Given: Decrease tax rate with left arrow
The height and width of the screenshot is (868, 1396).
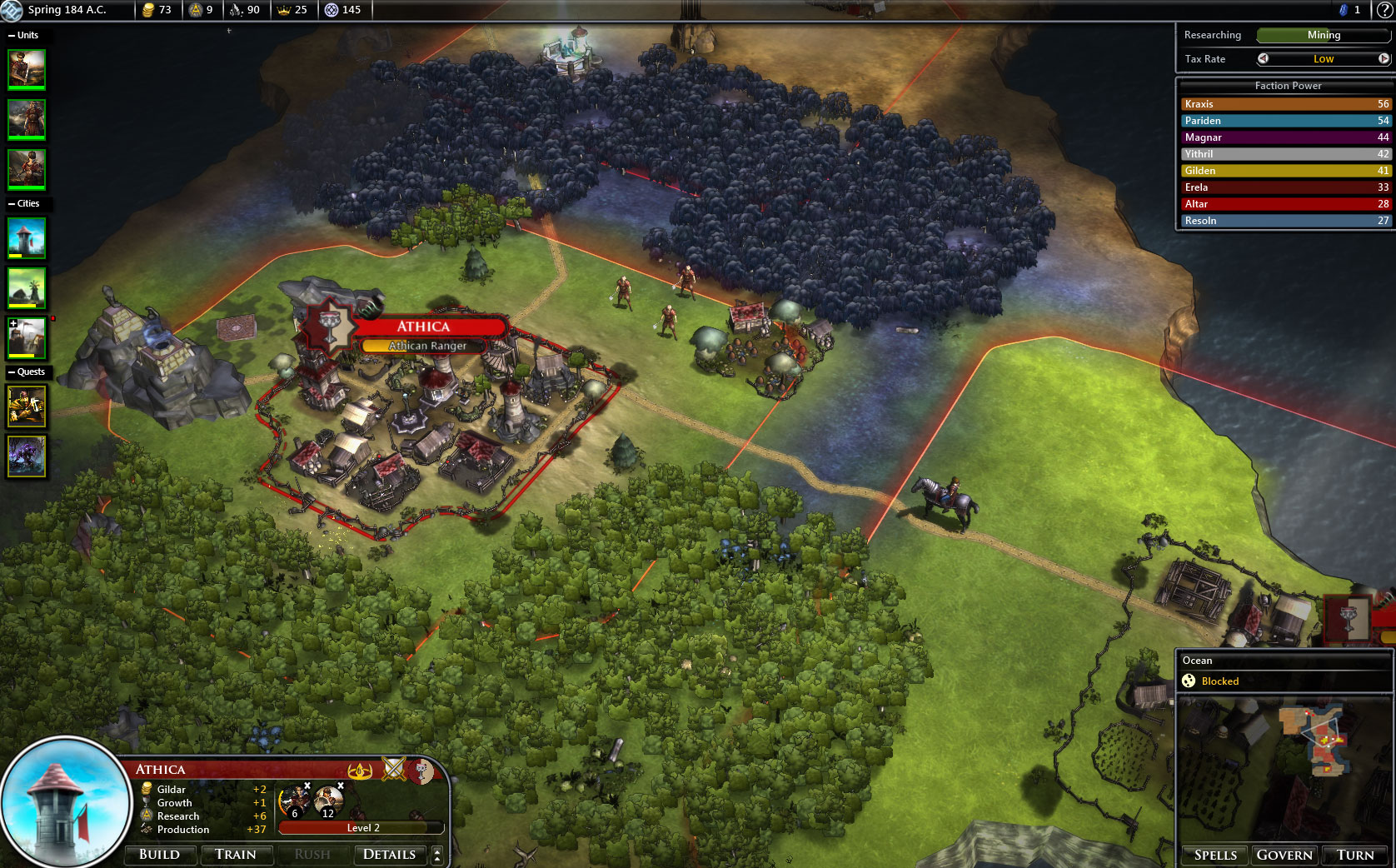Looking at the screenshot, I should click(1264, 58).
